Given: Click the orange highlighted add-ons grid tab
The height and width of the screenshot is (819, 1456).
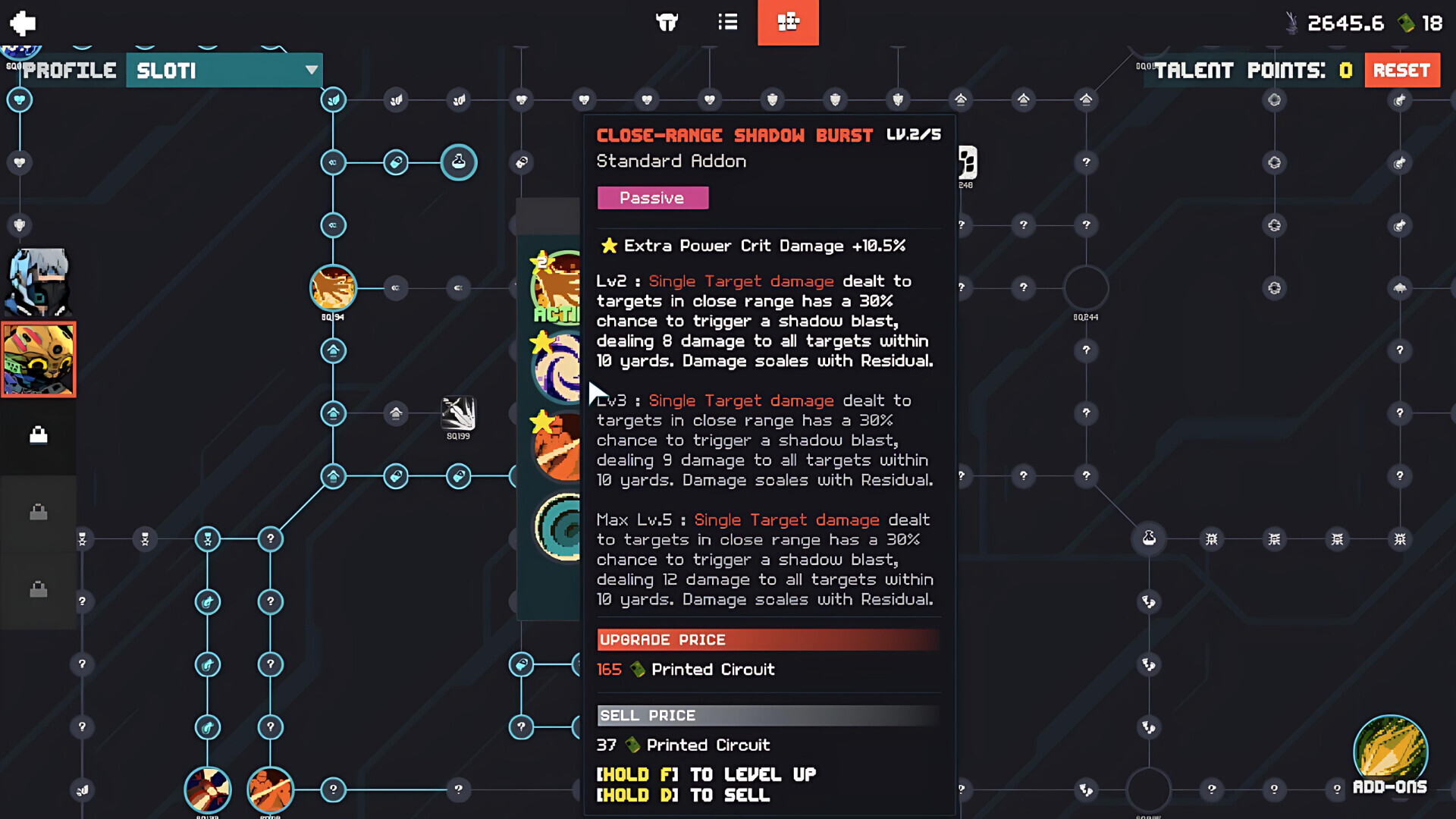Looking at the screenshot, I should coord(788,23).
